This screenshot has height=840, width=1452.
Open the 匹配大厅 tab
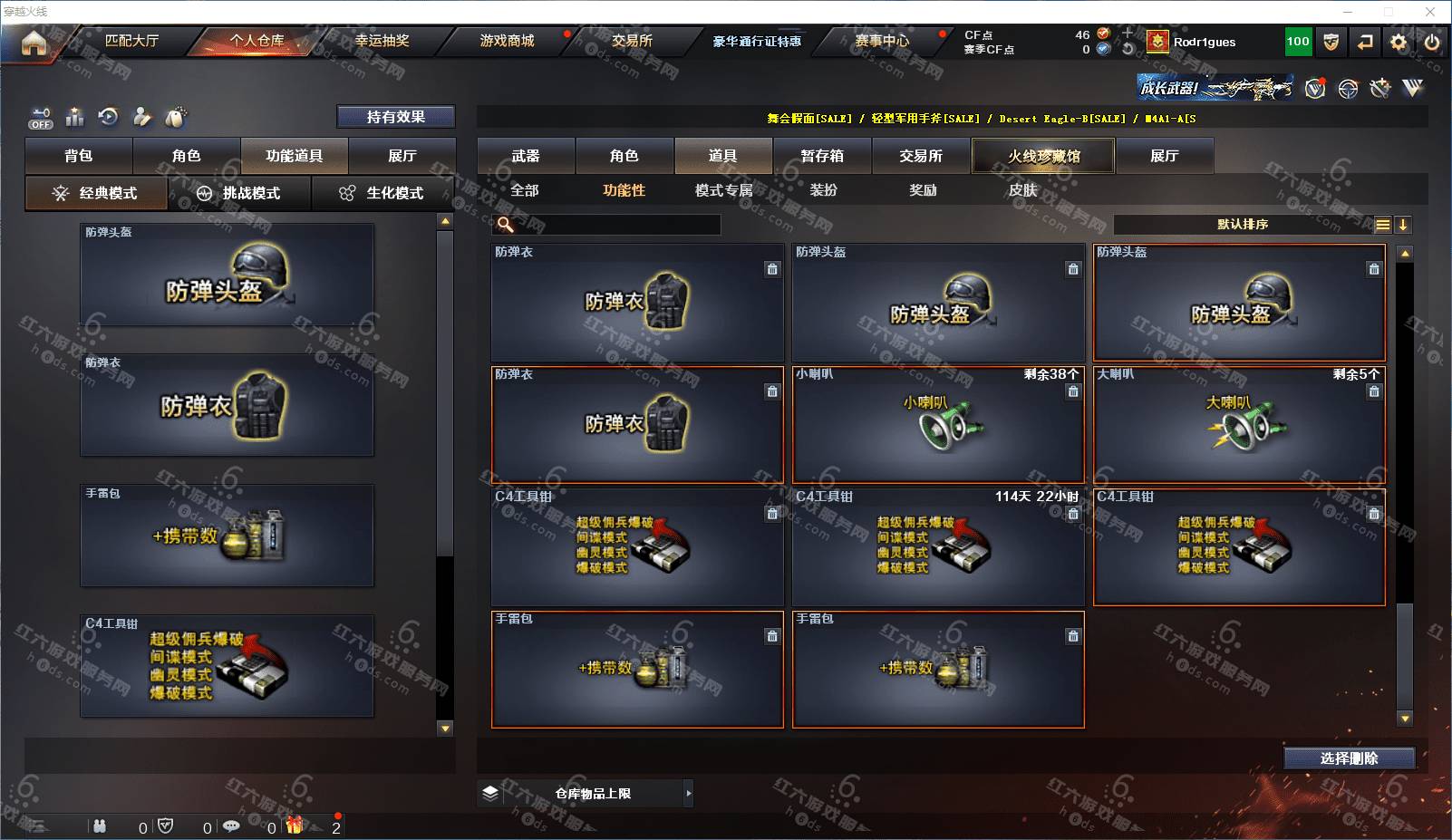point(131,41)
